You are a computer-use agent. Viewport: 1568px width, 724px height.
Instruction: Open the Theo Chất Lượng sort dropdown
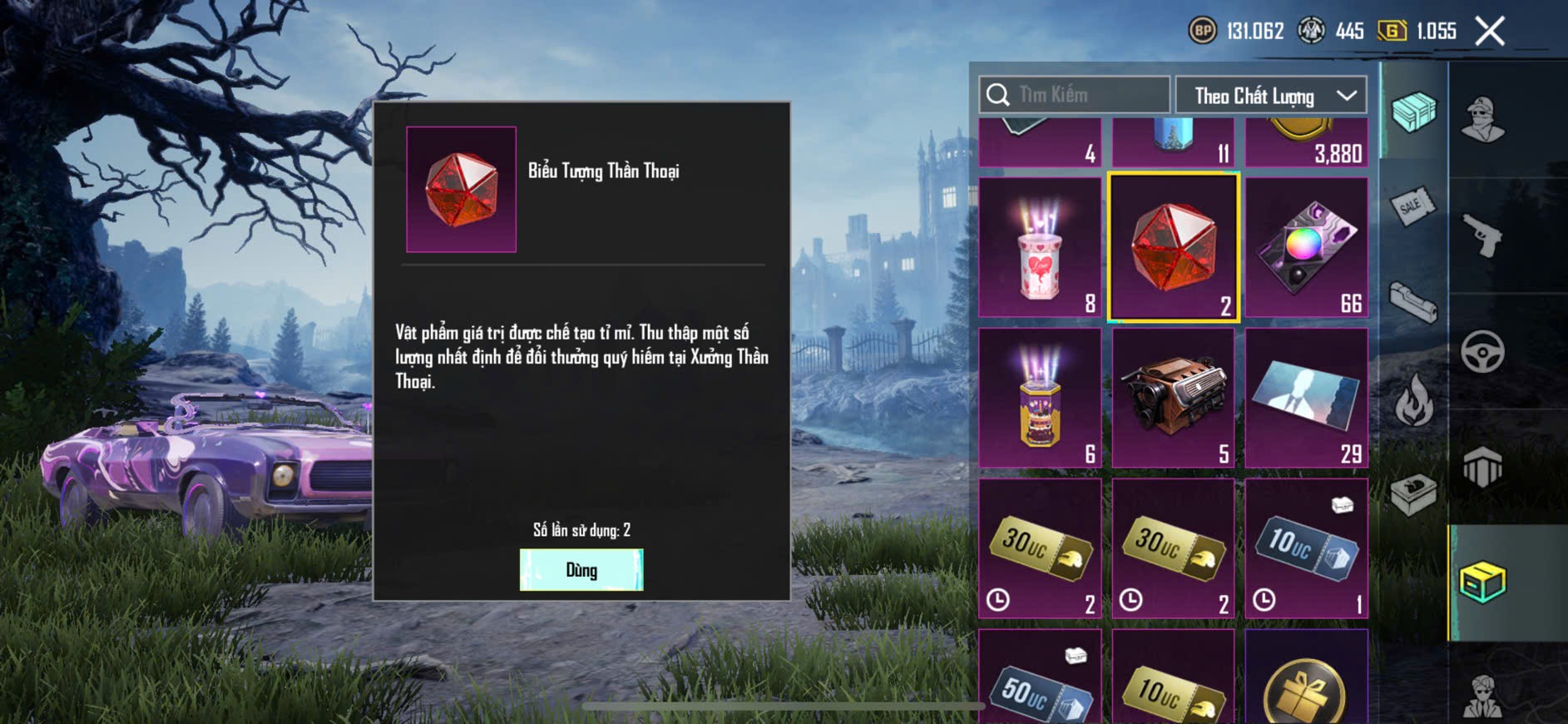(x=1270, y=96)
